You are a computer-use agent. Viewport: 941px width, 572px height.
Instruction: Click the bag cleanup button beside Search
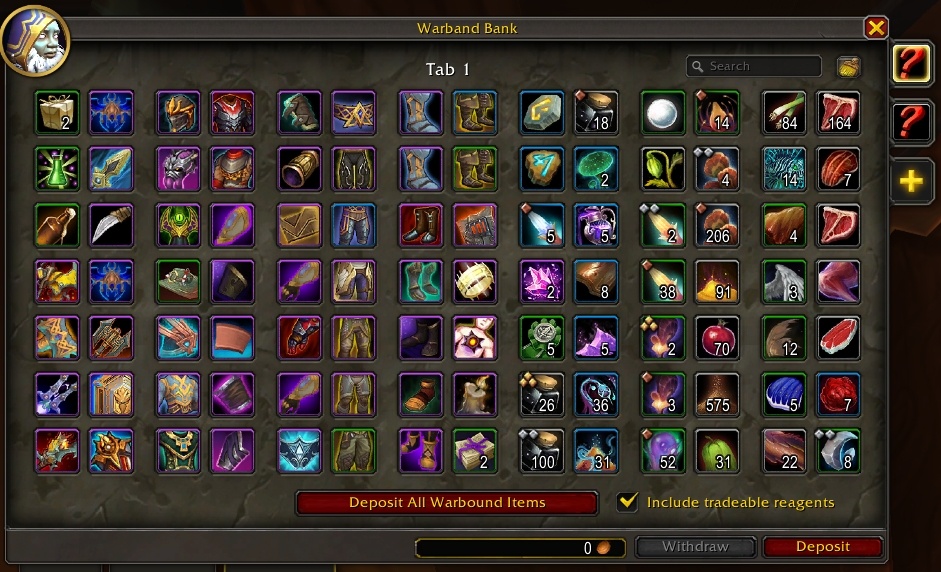pyautogui.click(x=849, y=67)
